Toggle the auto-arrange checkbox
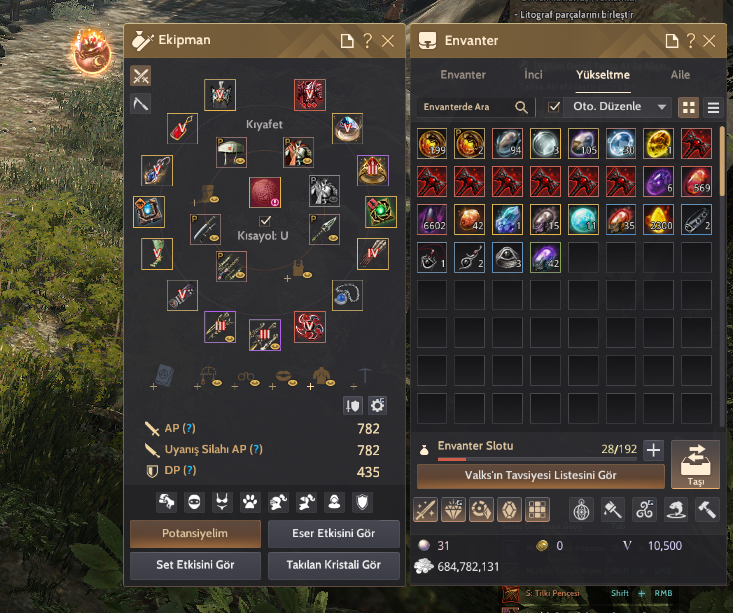This screenshot has width=733, height=613. coord(555,107)
